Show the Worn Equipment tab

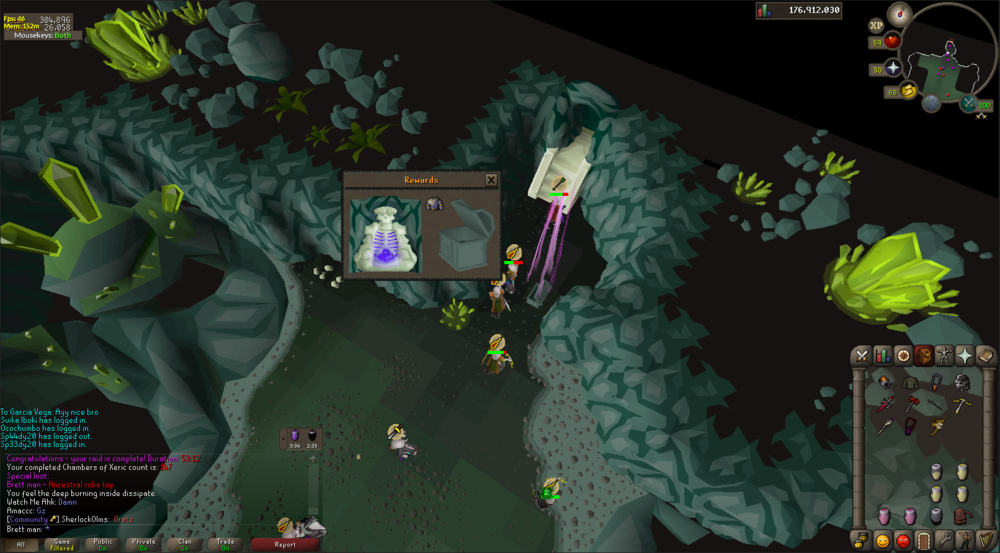944,355
